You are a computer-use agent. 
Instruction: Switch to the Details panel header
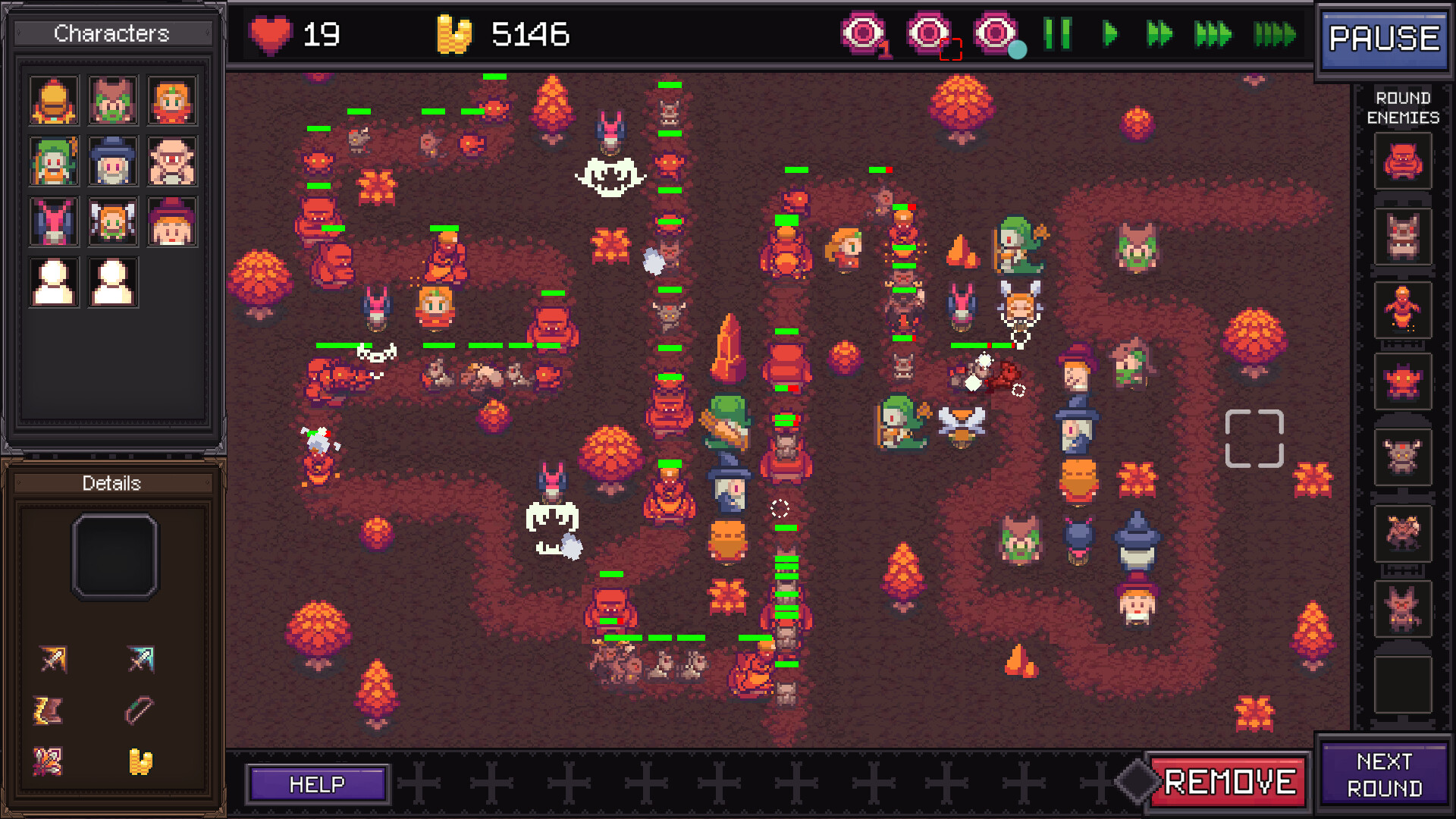click(x=112, y=483)
